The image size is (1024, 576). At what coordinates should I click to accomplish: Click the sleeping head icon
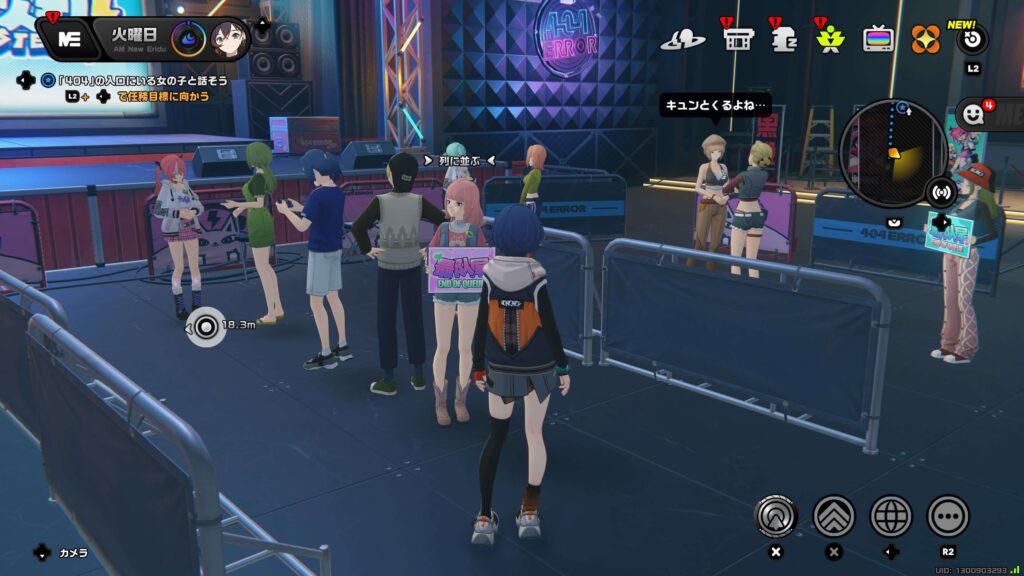[x=784, y=39]
